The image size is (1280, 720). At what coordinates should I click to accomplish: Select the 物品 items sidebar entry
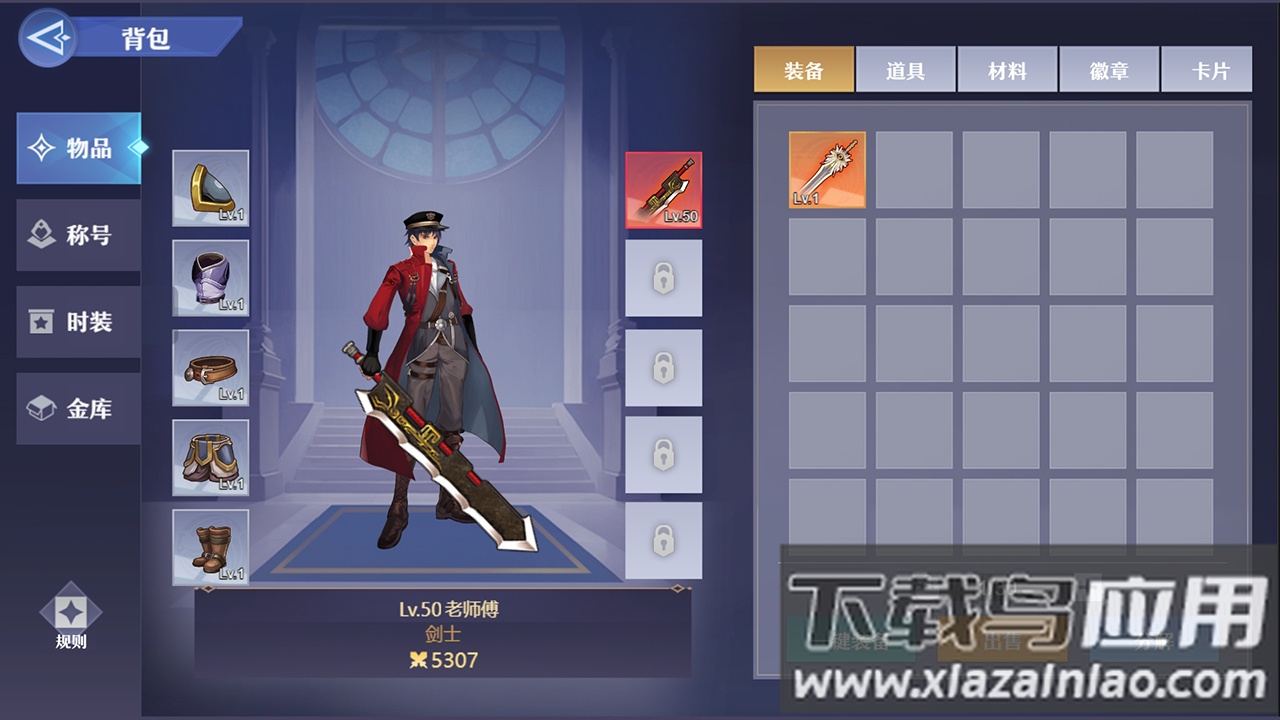click(x=78, y=147)
